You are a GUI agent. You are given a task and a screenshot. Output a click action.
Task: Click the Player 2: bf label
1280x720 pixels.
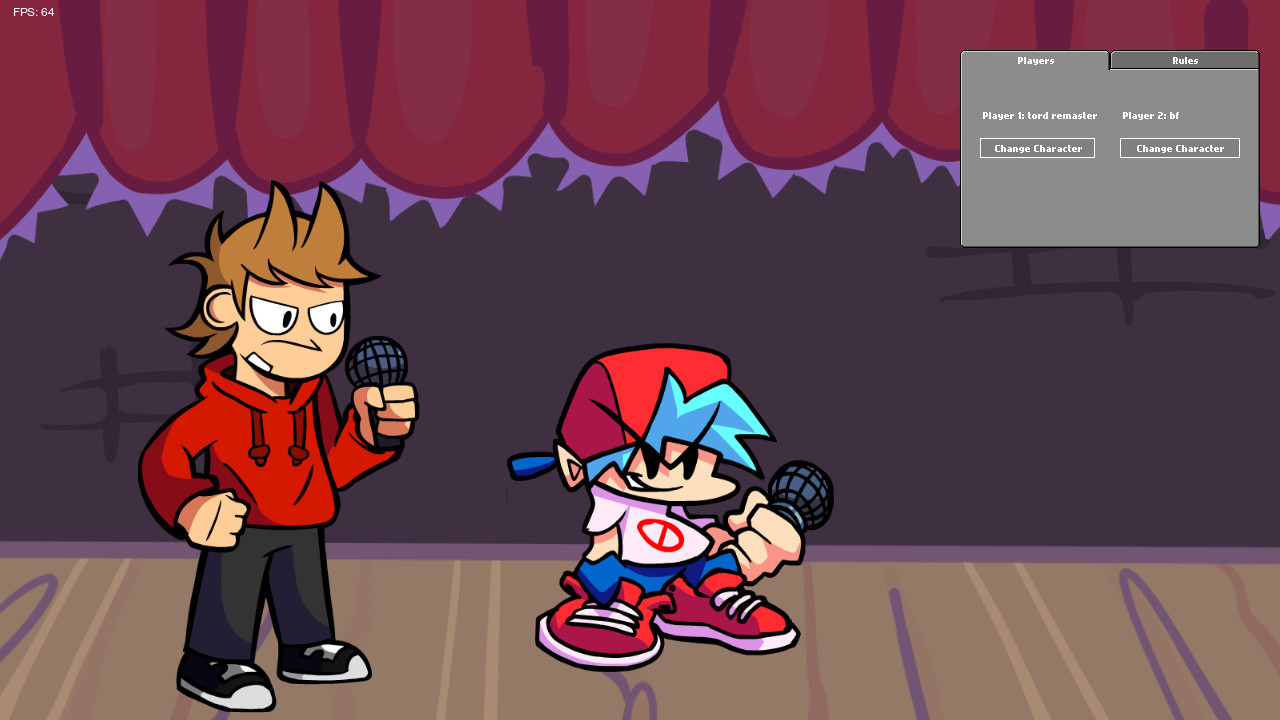[x=1150, y=115]
